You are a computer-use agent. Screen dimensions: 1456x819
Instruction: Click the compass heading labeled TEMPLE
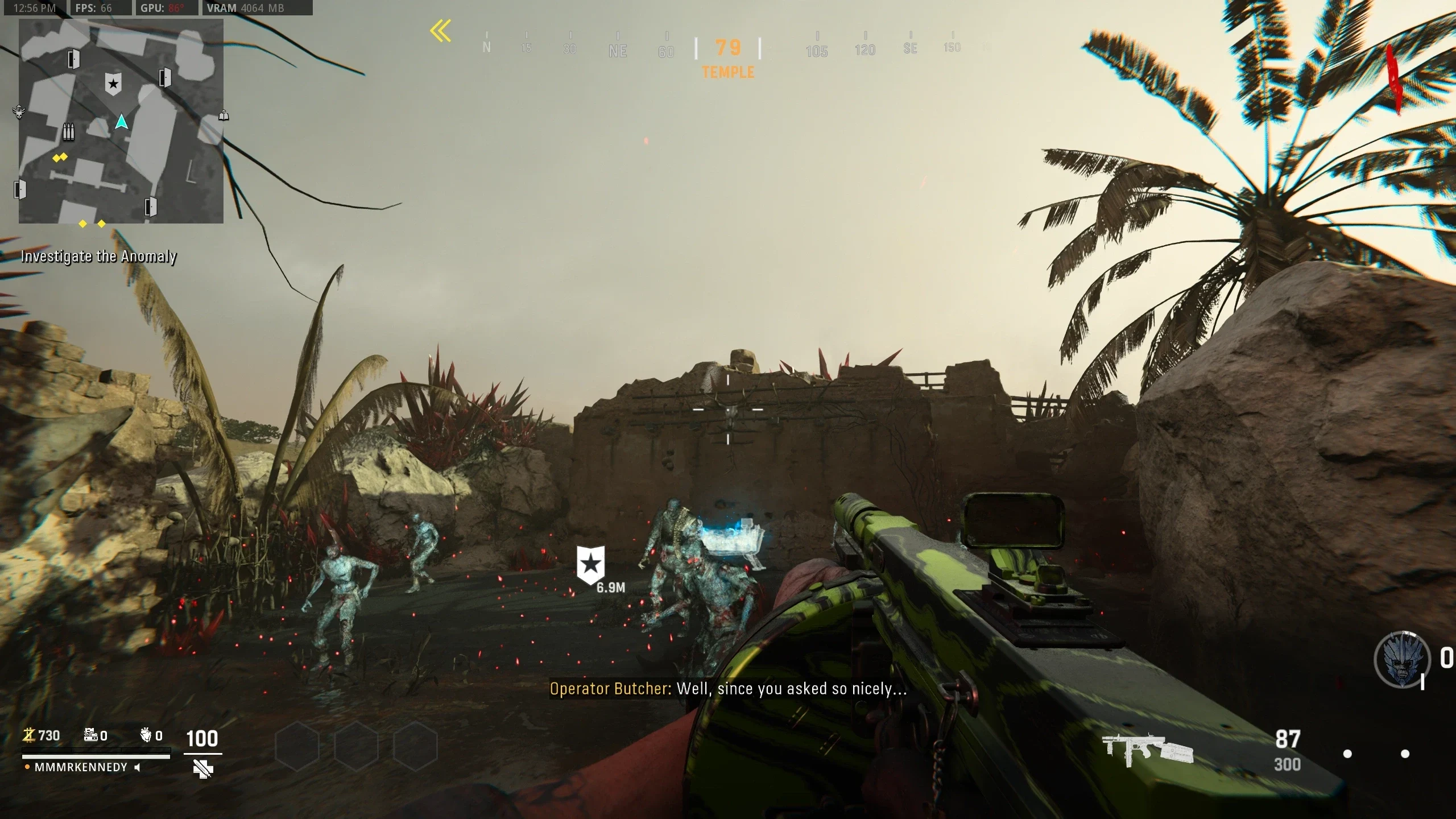(x=728, y=72)
